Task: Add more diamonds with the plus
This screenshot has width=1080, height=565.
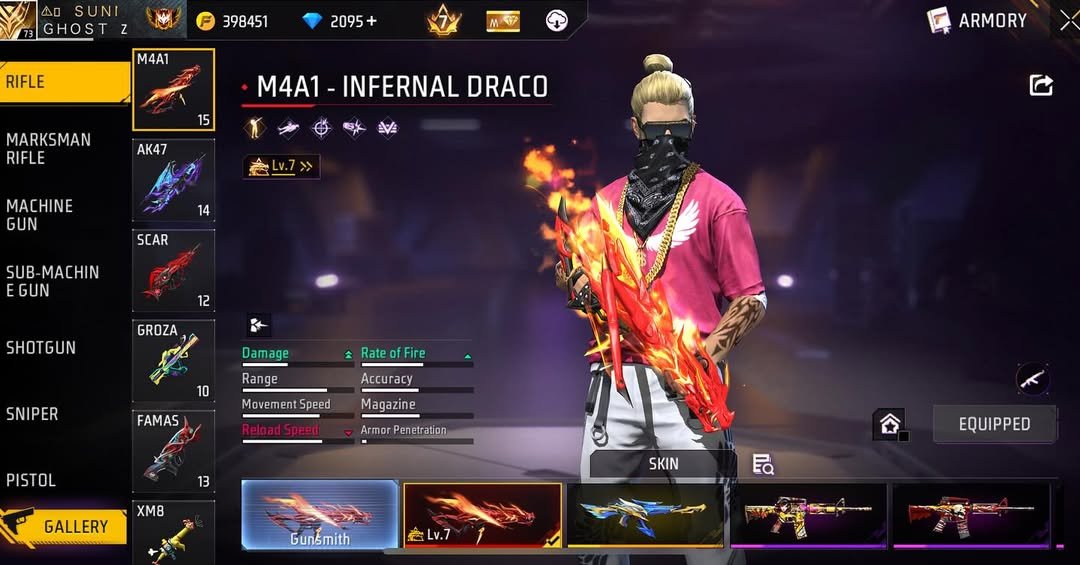Action: pyautogui.click(x=372, y=21)
